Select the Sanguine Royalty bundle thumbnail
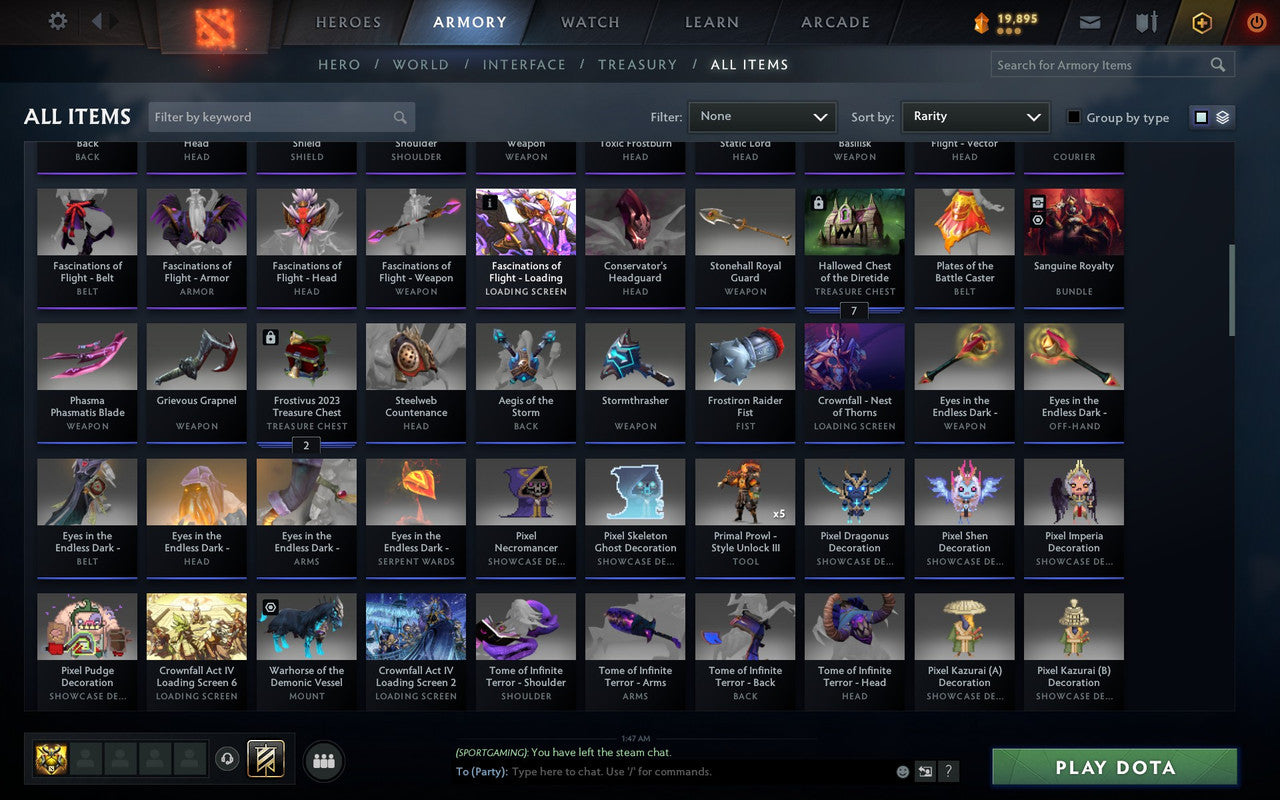 pos(1073,220)
